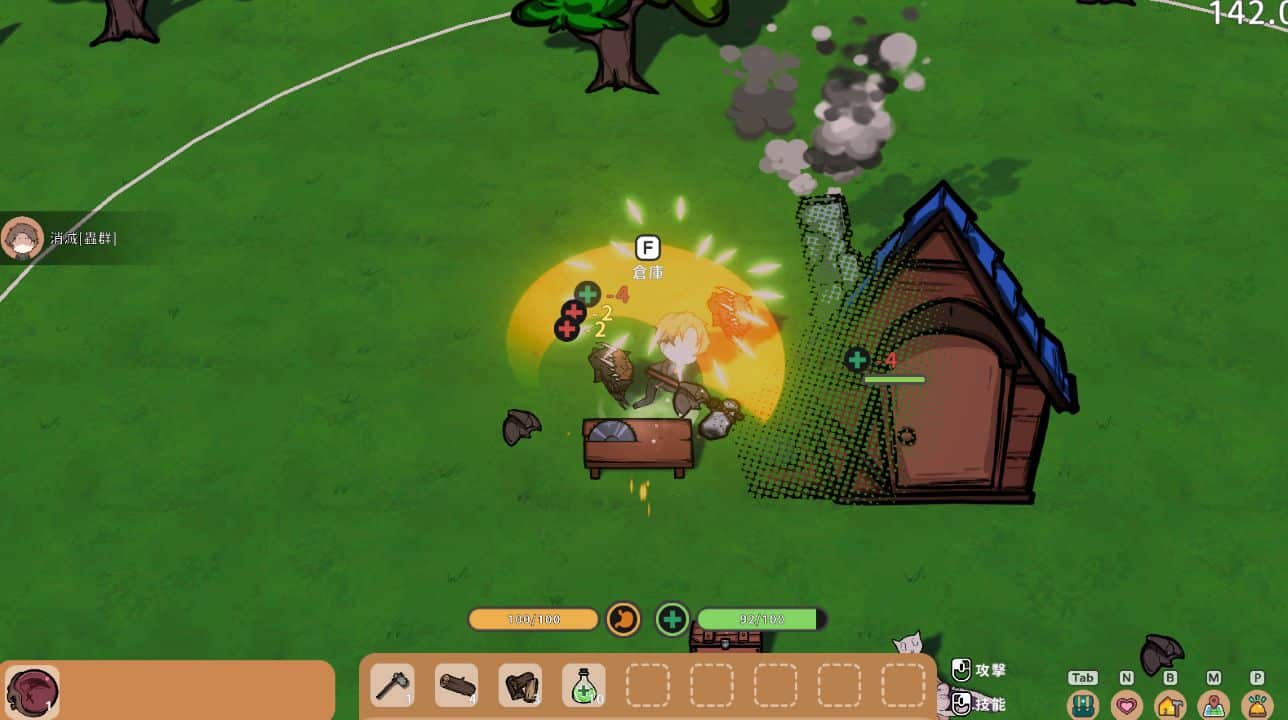Screen dimensions: 1288x720
Task: Open the backpack inventory icon
Action: click(1083, 704)
